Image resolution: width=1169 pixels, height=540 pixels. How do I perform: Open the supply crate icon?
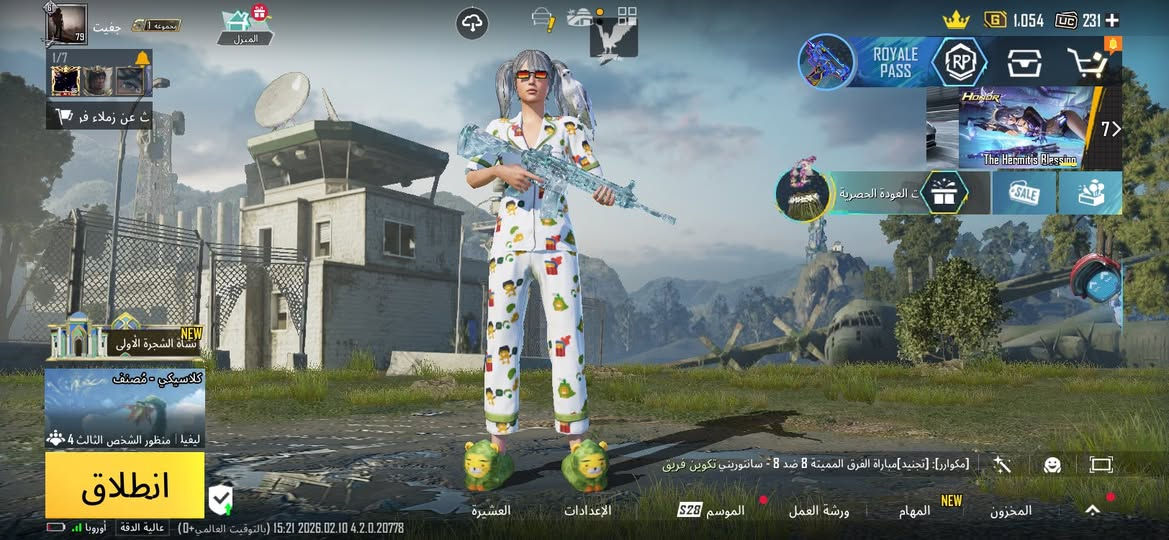pos(1024,63)
